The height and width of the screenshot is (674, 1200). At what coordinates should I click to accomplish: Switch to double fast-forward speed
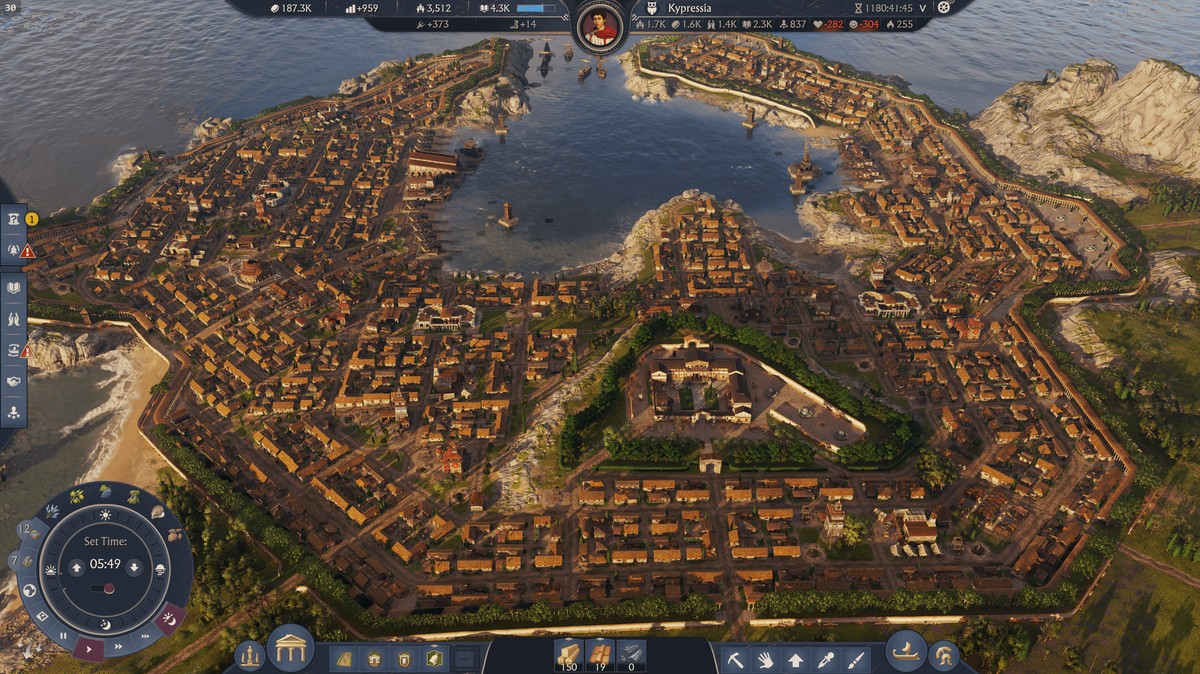tap(119, 647)
